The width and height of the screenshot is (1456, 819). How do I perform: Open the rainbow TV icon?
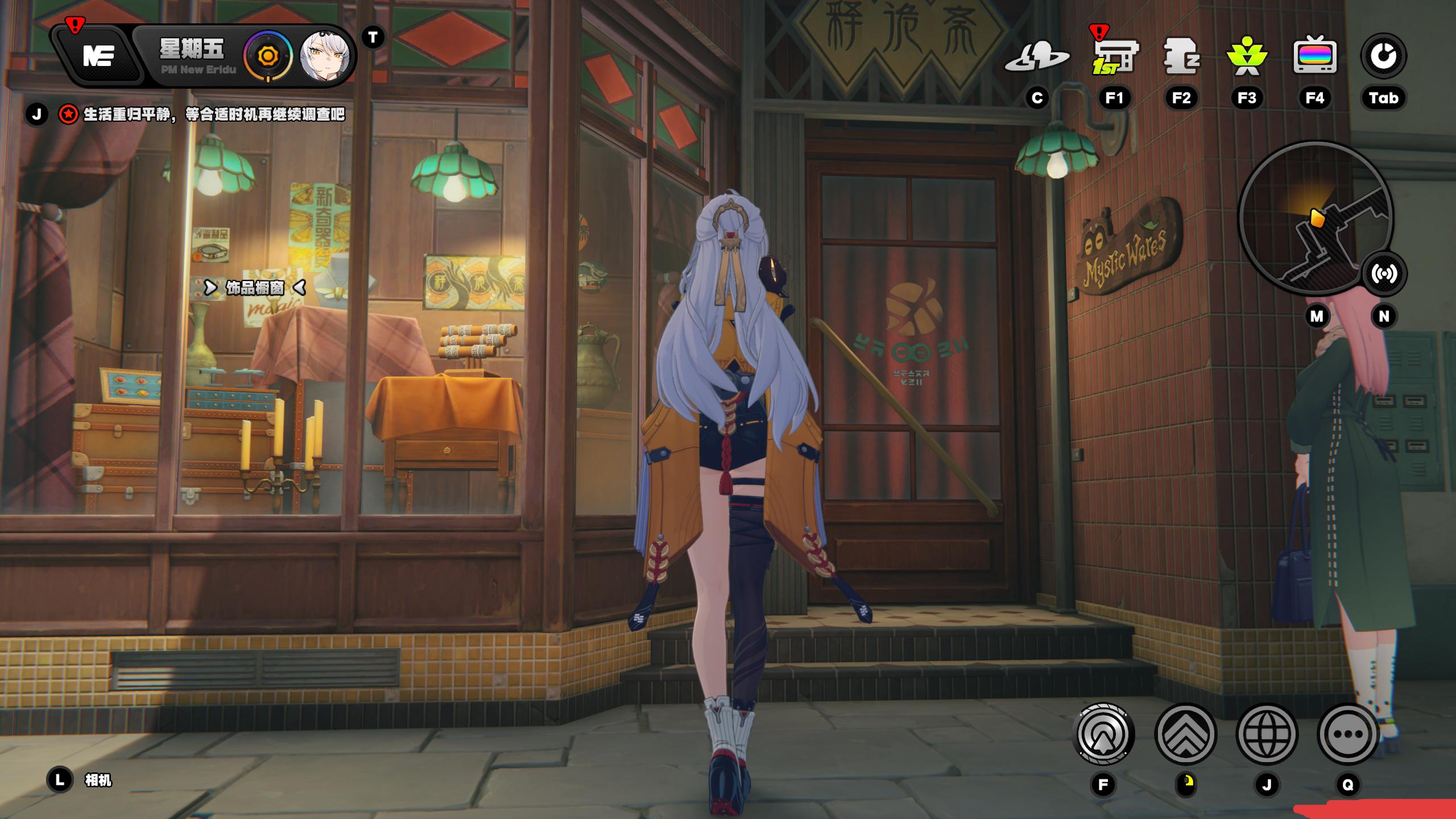click(x=1314, y=57)
